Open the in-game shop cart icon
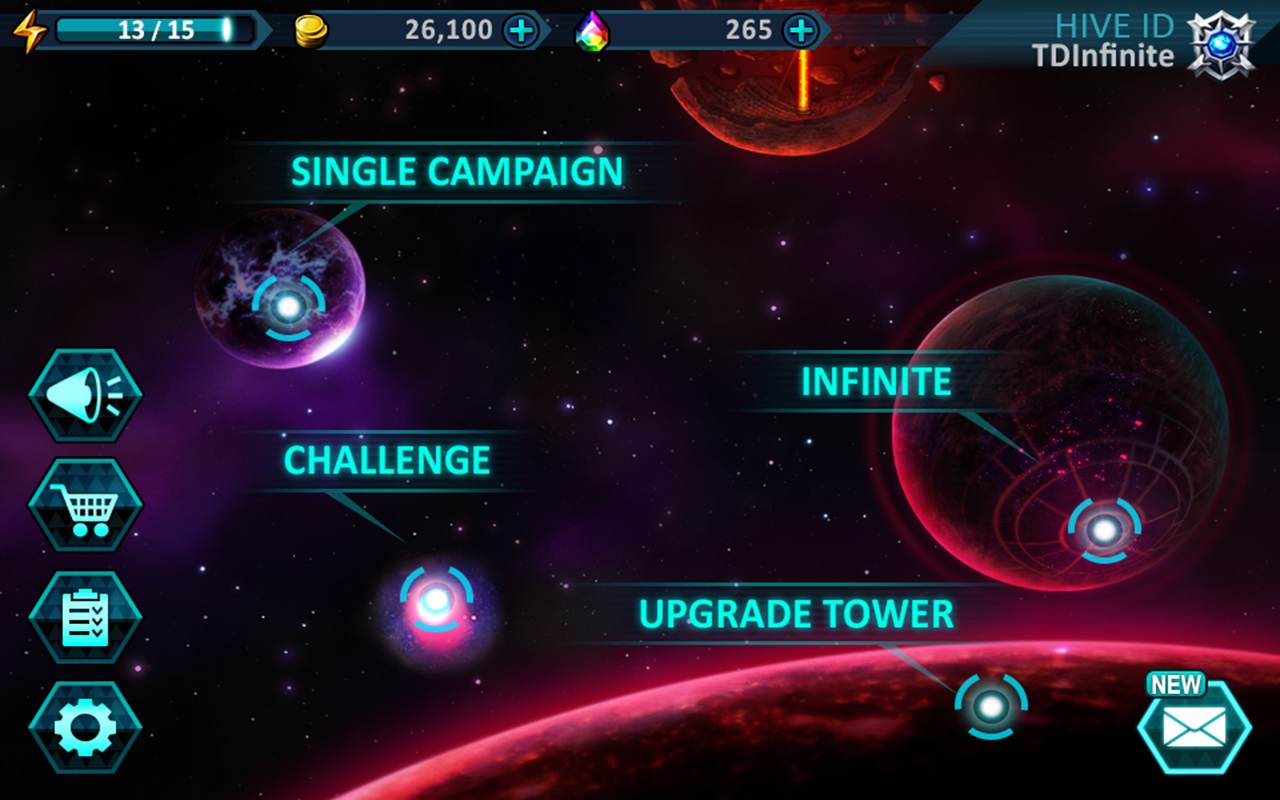 (85, 506)
